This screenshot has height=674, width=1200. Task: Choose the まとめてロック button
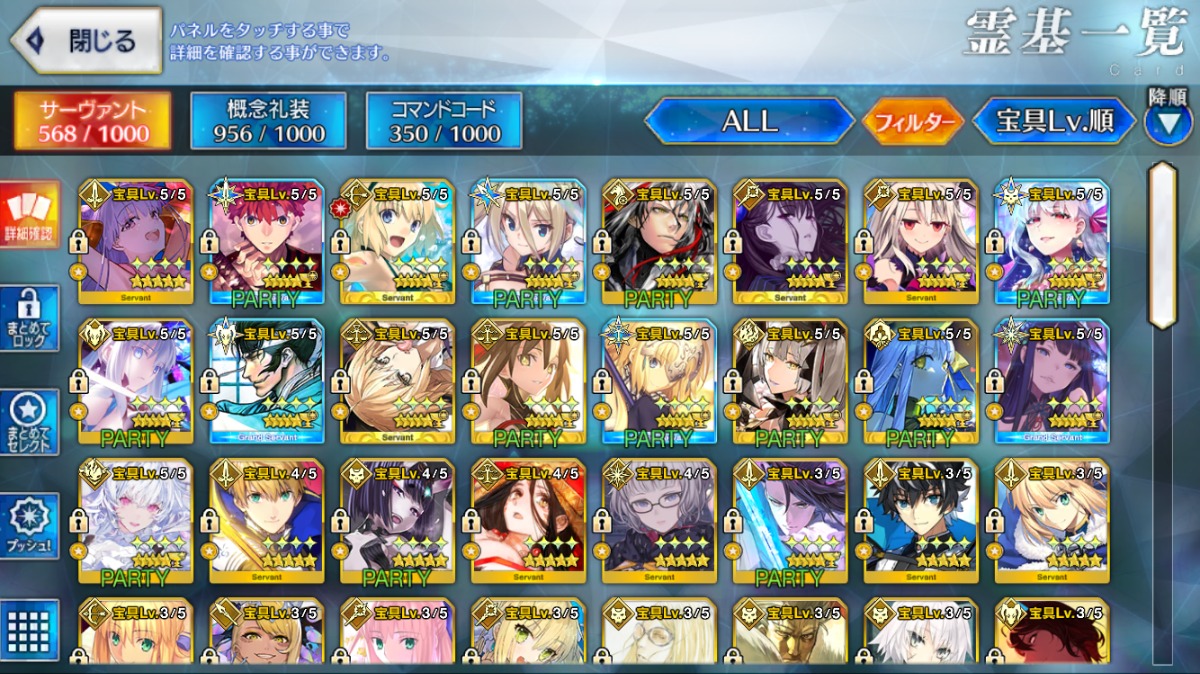tap(30, 318)
